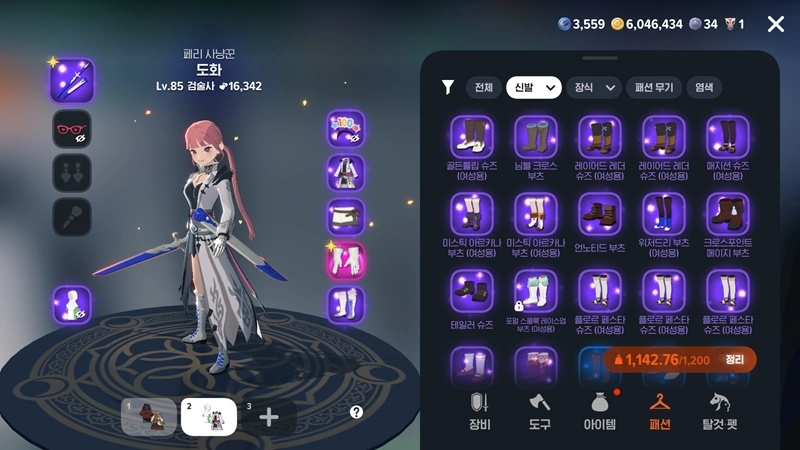This screenshot has width=800, height=450.
Task: Switch to the 도구 tools tab
Action: point(540,410)
